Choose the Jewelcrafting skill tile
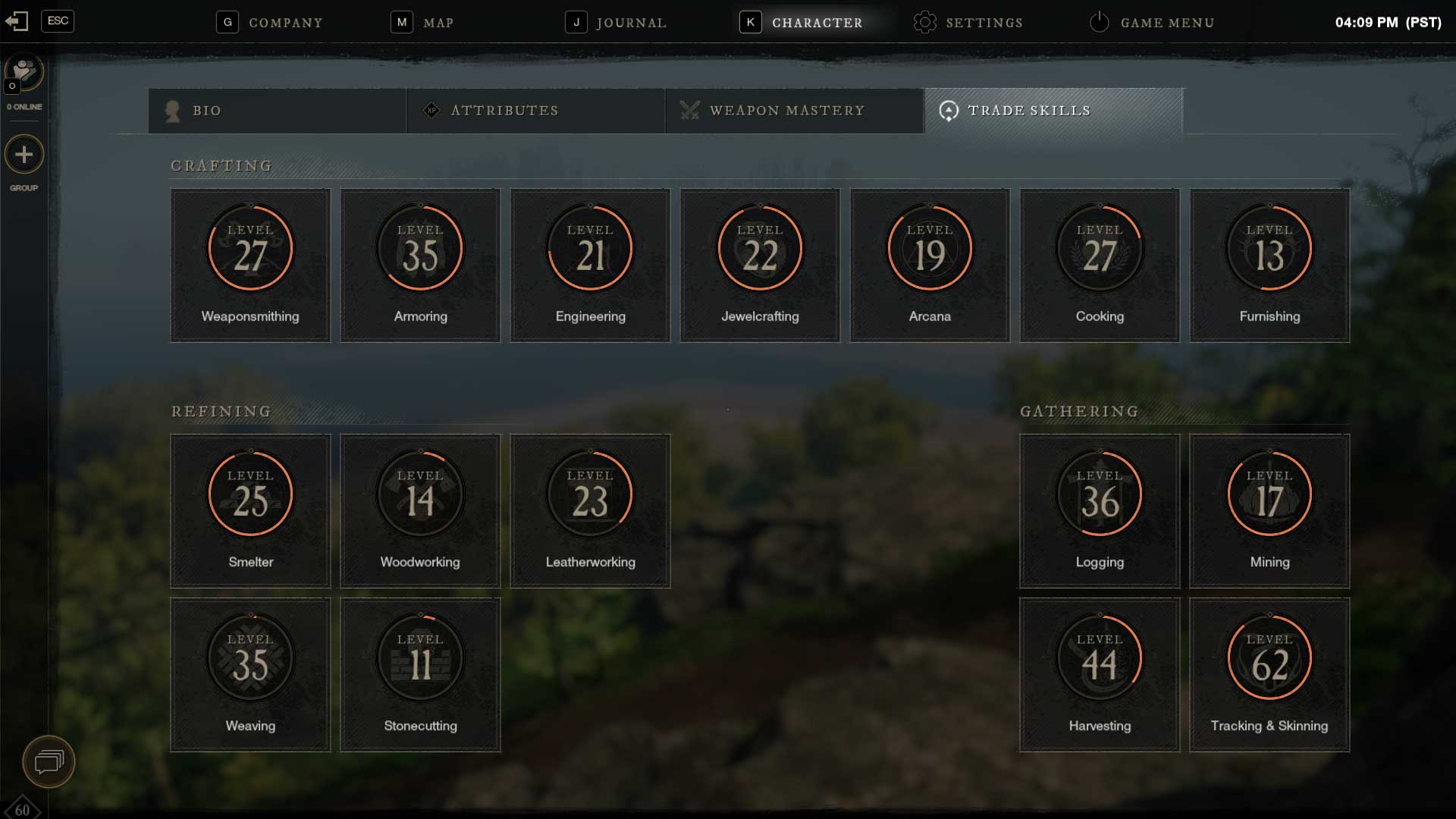Screen dimensions: 1456x819 click(x=760, y=265)
